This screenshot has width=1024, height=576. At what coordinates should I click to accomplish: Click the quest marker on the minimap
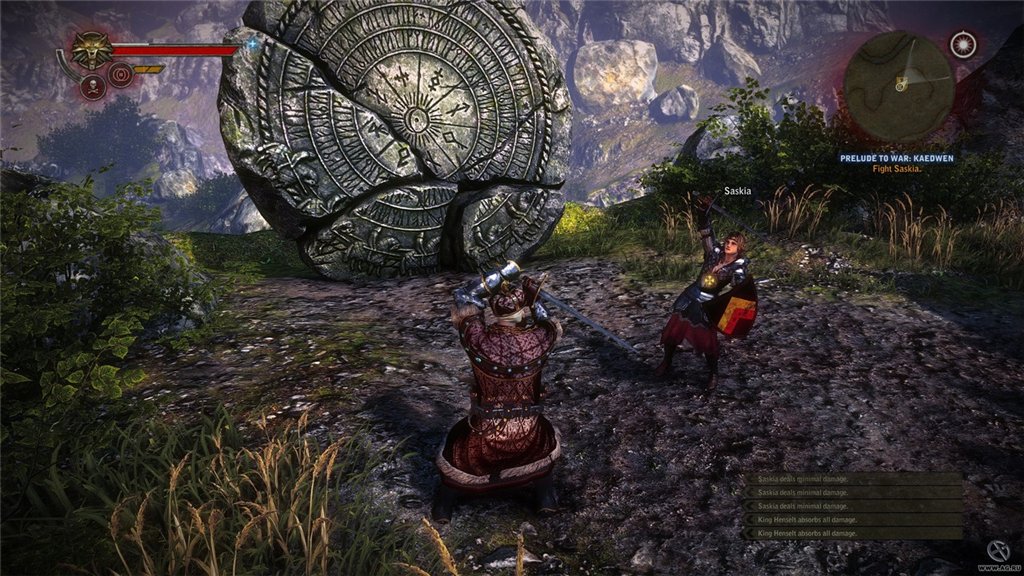pos(902,86)
